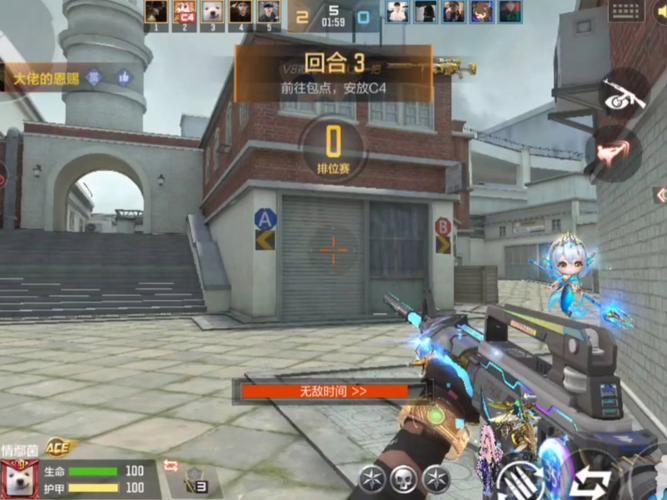
Task: Open the keyboard chat button
Action: (625, 11)
